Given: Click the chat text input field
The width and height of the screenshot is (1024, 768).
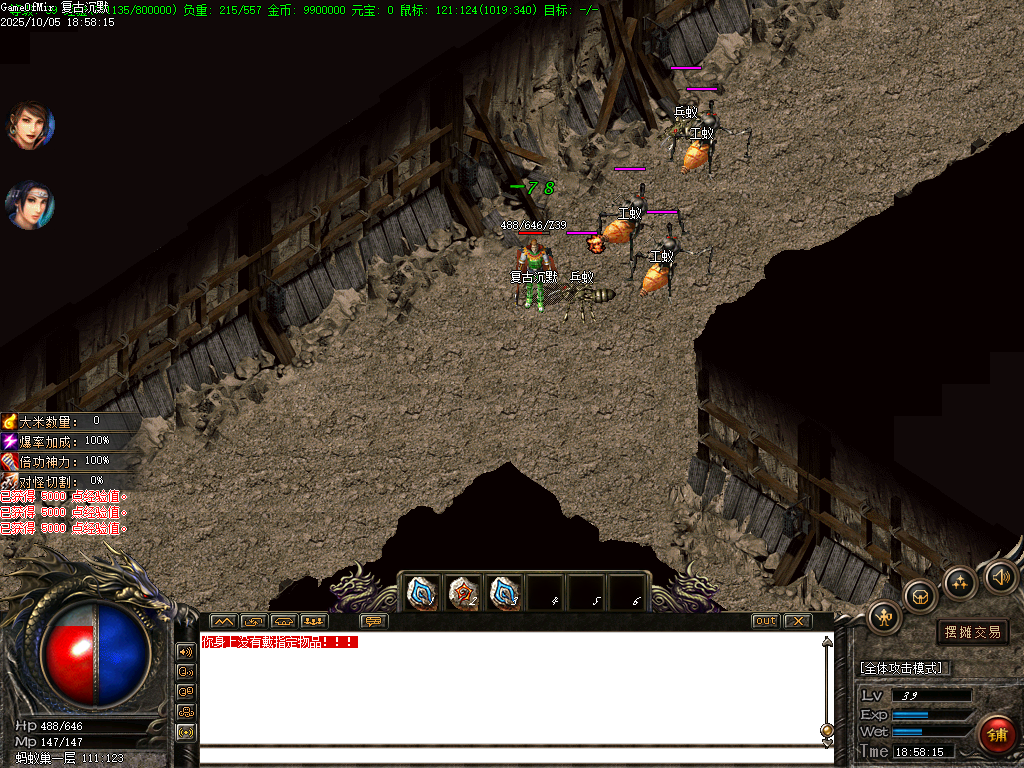Looking at the screenshot, I should coord(510,756).
